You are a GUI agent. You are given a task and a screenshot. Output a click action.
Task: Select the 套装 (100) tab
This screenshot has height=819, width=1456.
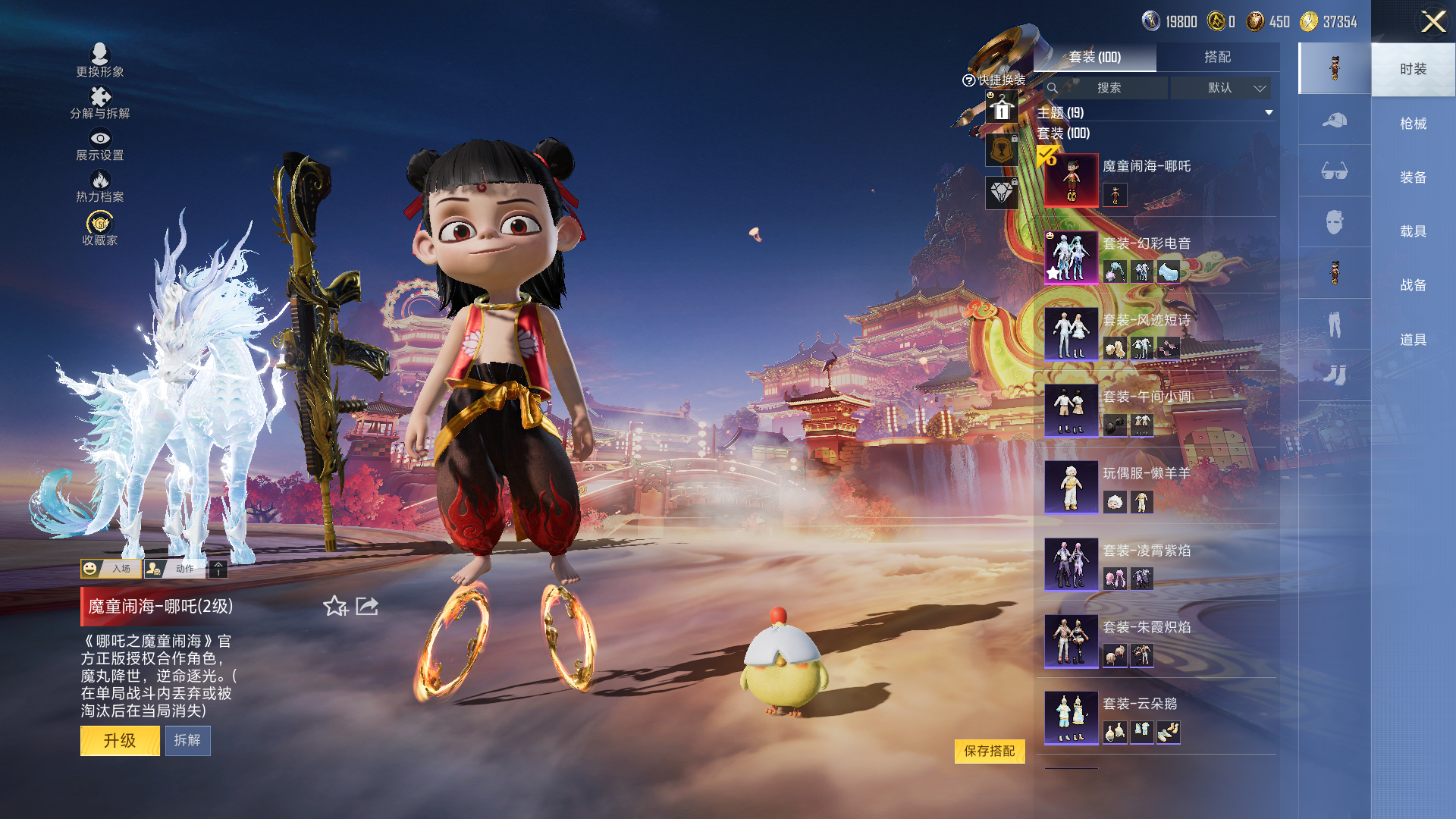1094,57
